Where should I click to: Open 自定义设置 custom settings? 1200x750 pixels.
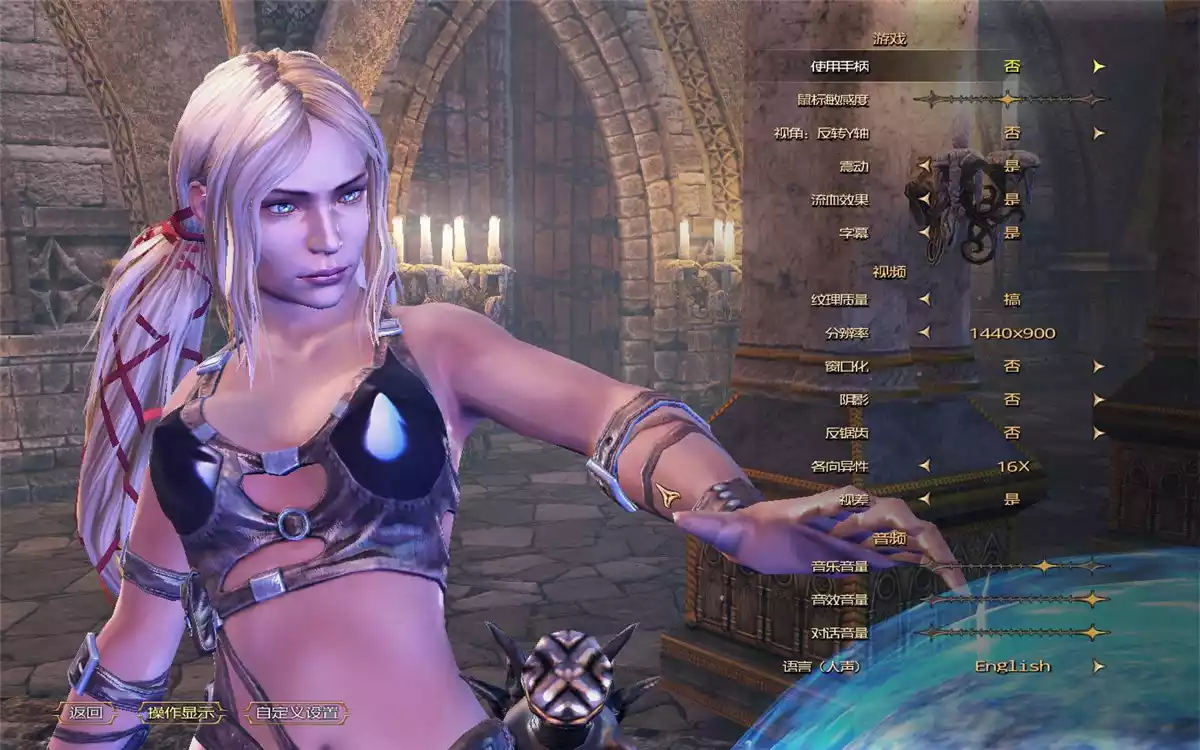pyautogui.click(x=296, y=713)
